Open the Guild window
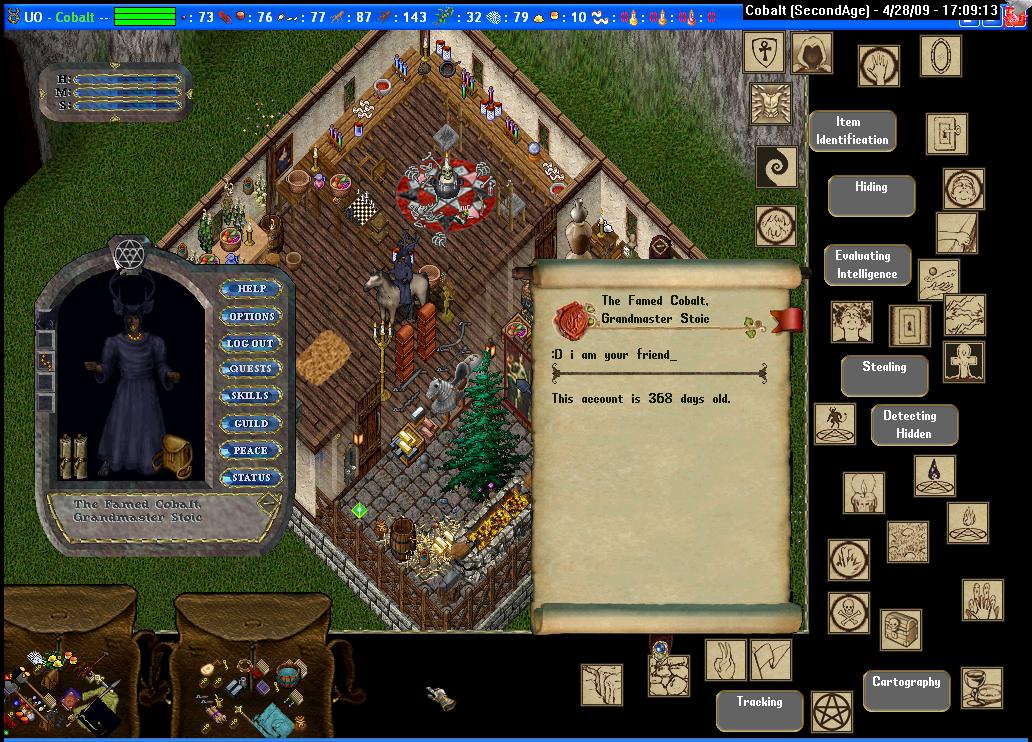 pyautogui.click(x=250, y=423)
